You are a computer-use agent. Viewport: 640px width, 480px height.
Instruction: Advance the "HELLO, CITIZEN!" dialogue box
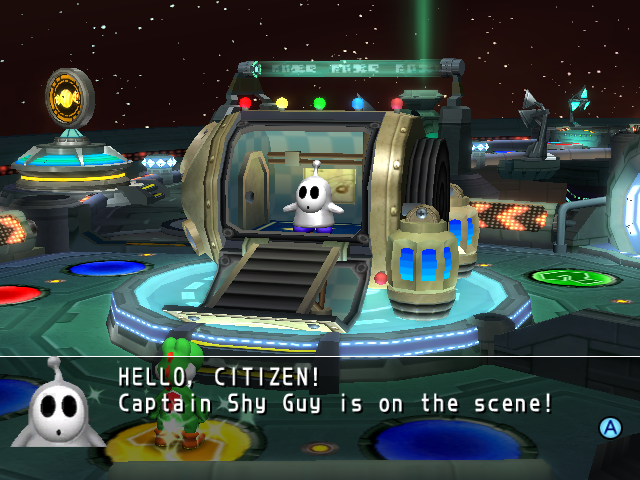(x=609, y=428)
